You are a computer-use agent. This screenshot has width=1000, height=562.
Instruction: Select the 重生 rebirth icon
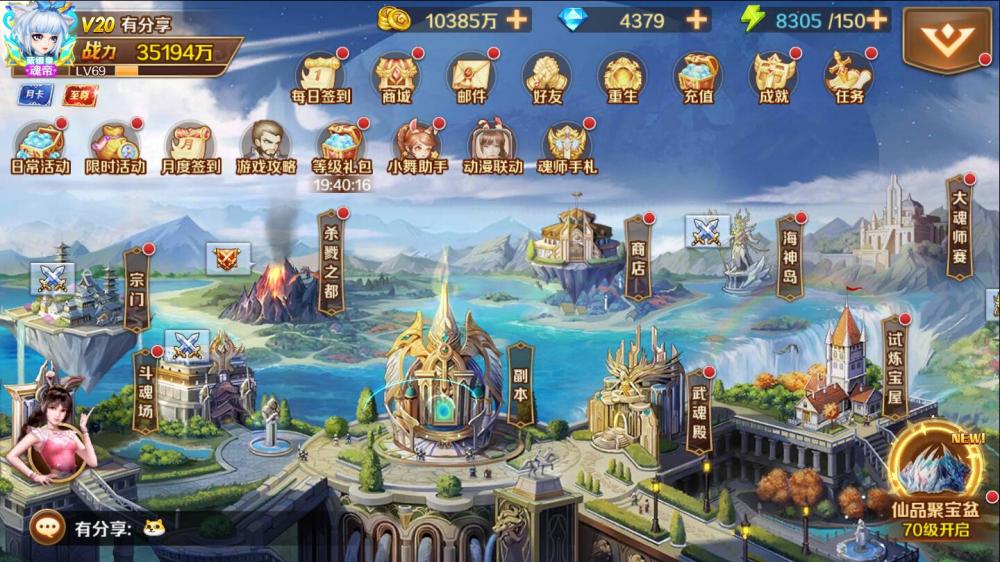tap(622, 76)
